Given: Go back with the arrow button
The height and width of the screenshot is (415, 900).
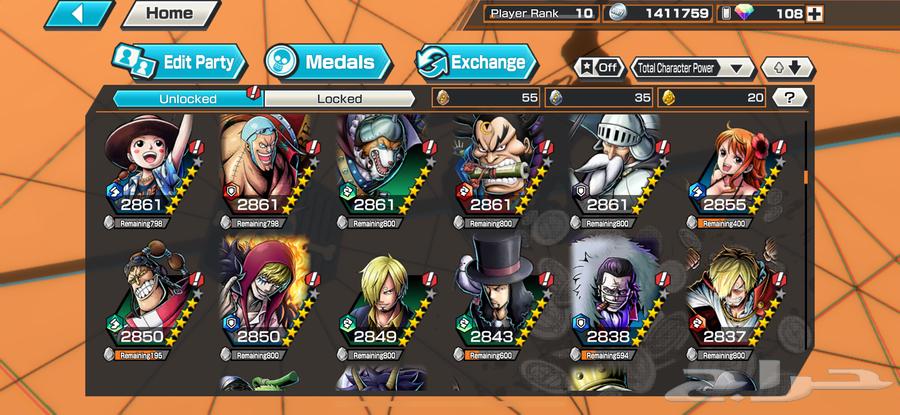Looking at the screenshot, I should coord(78,15).
